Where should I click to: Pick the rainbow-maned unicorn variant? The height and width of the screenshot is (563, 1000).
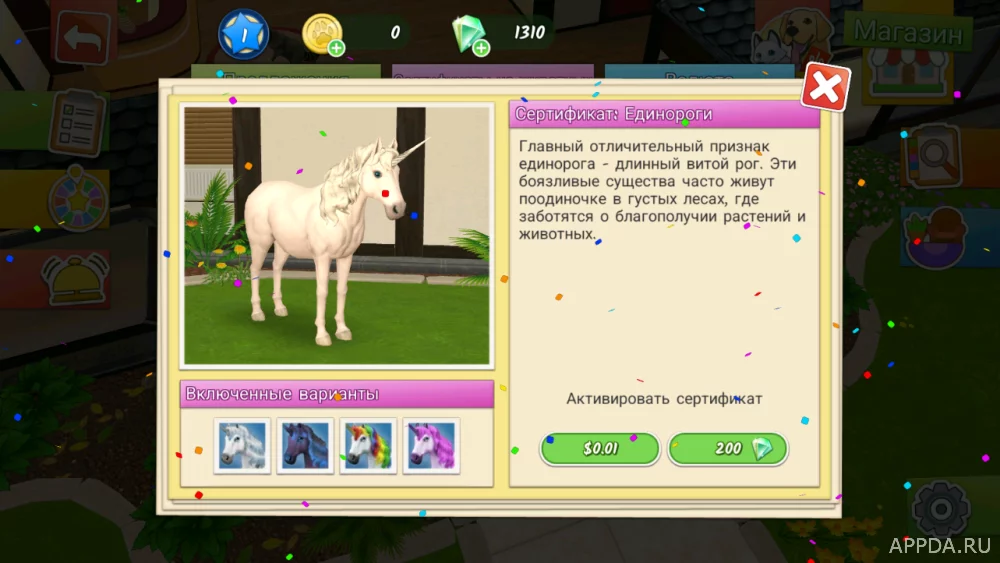click(369, 445)
